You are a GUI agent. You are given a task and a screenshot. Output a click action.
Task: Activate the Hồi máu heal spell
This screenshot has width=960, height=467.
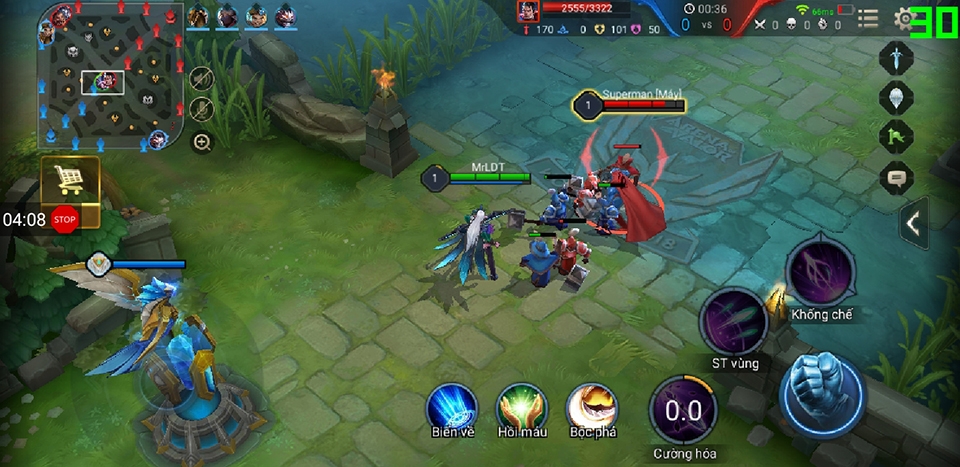click(521, 408)
